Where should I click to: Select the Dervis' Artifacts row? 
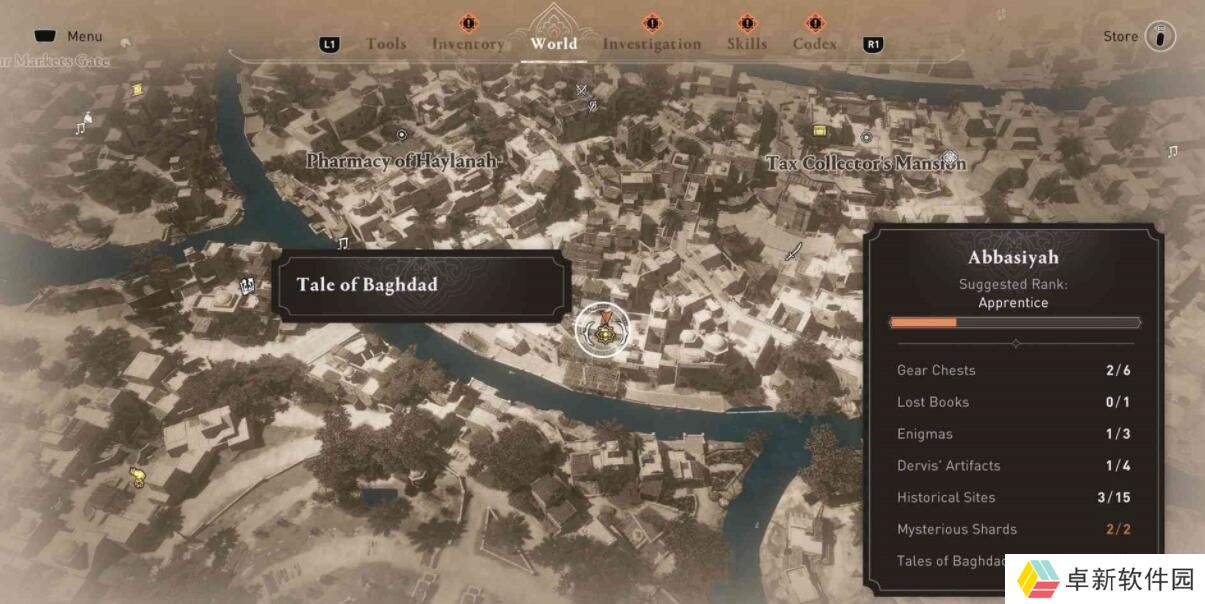[1013, 465]
